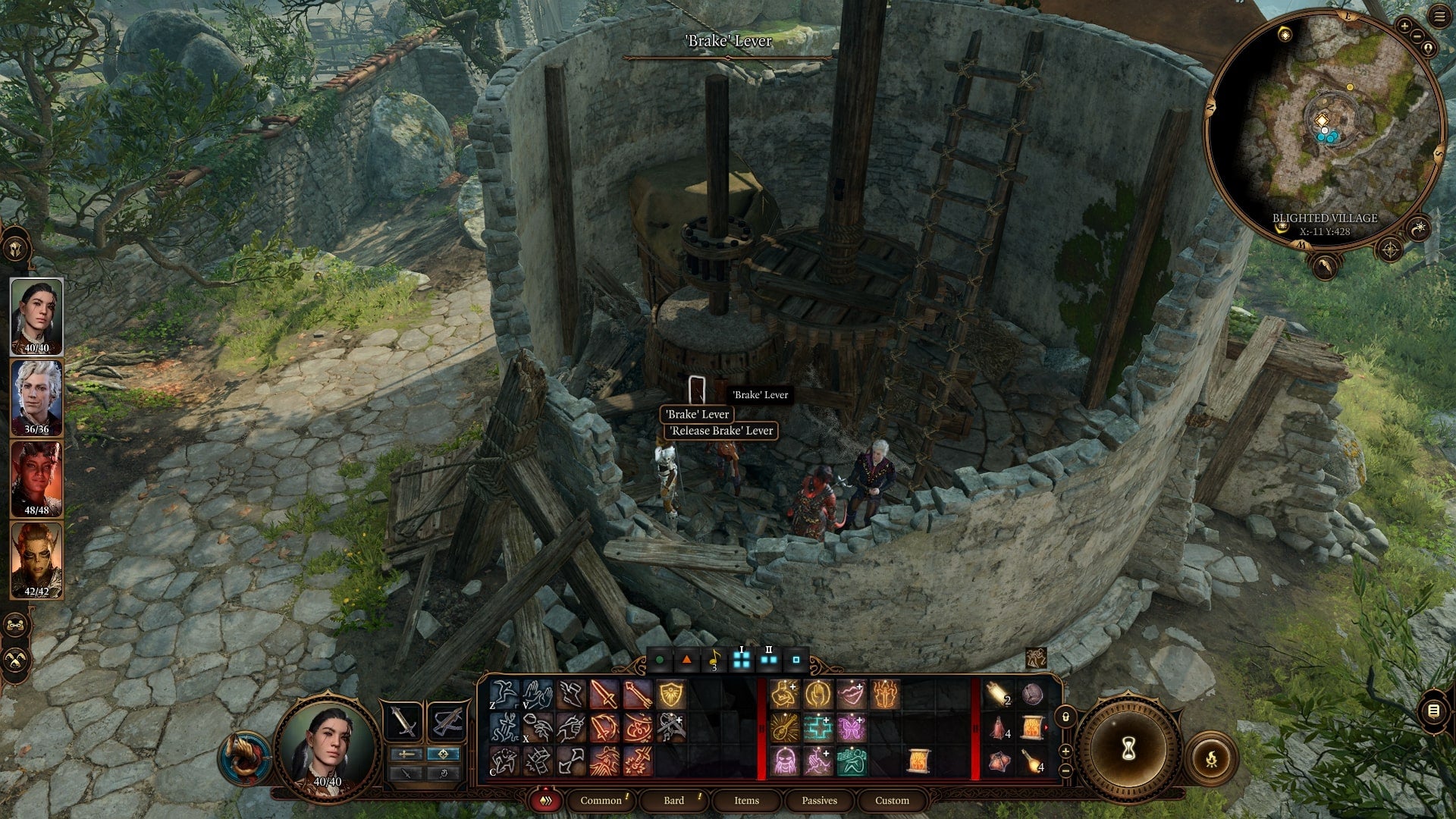The height and width of the screenshot is (819, 1456).
Task: Toggle the hotbar lock button
Action: click(x=1065, y=717)
